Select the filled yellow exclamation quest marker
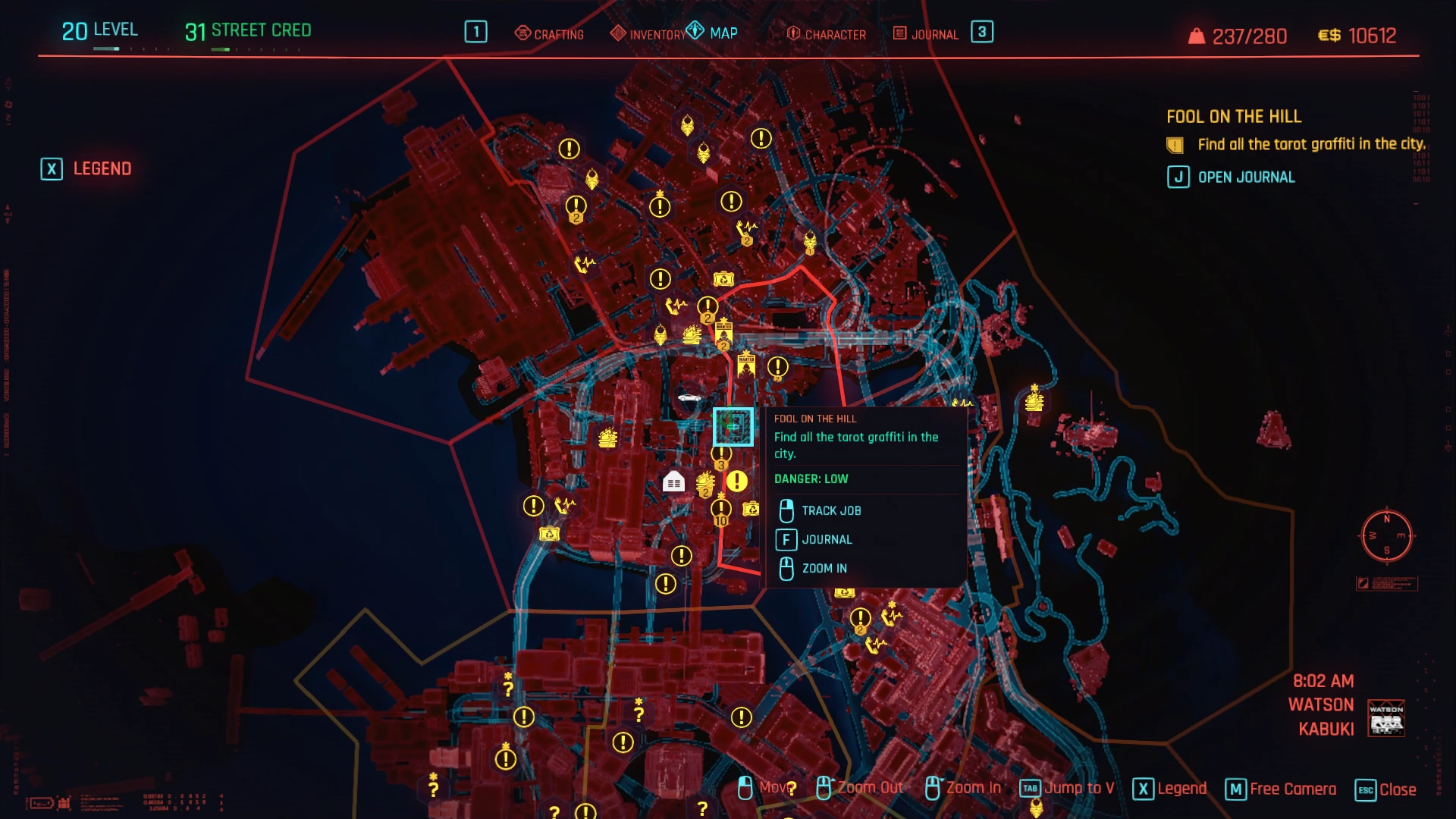 [x=737, y=481]
